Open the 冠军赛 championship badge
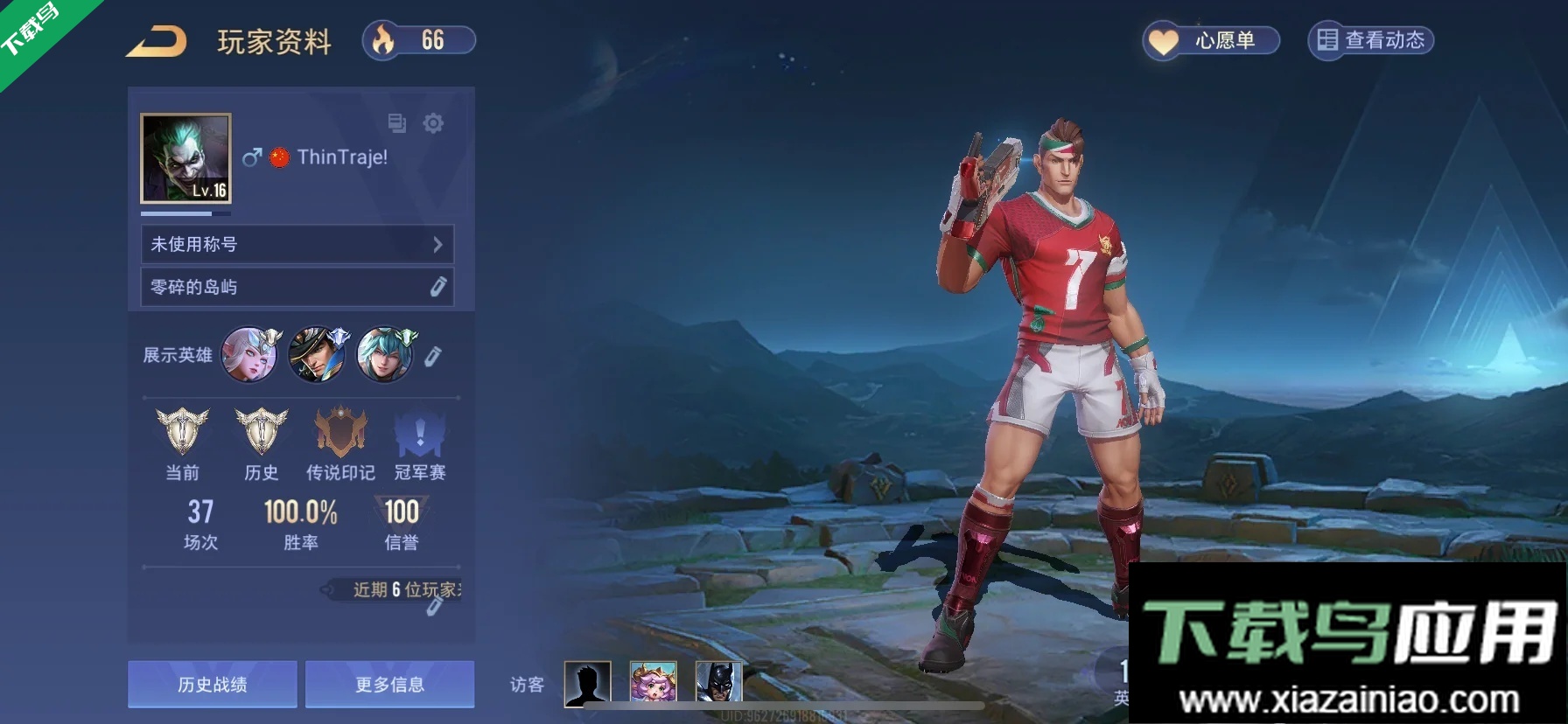This screenshot has height=724, width=1568. coord(420,434)
